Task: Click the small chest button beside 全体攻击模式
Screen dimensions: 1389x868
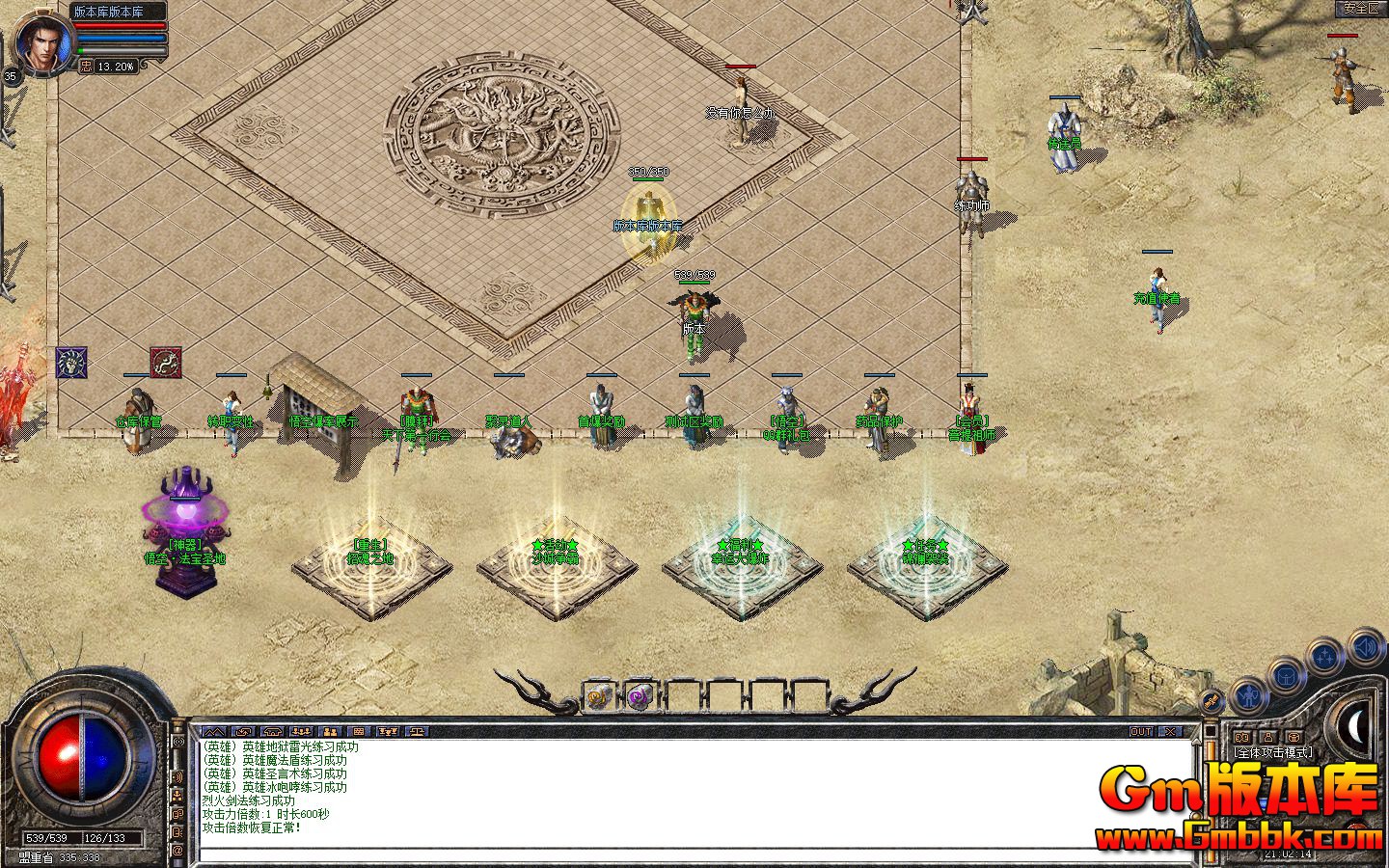Action: [x=1293, y=737]
